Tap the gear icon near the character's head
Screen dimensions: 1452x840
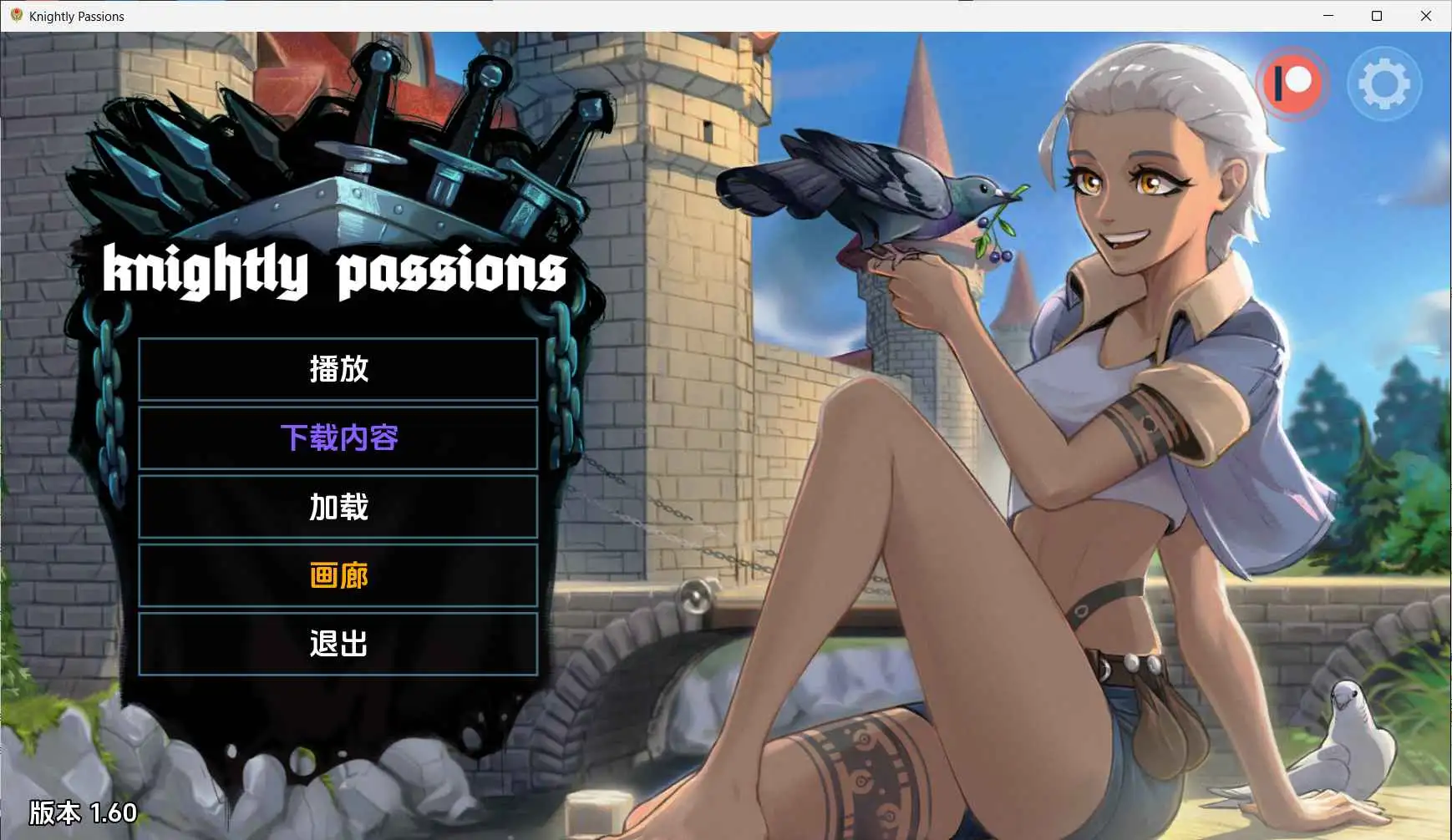coord(1383,83)
